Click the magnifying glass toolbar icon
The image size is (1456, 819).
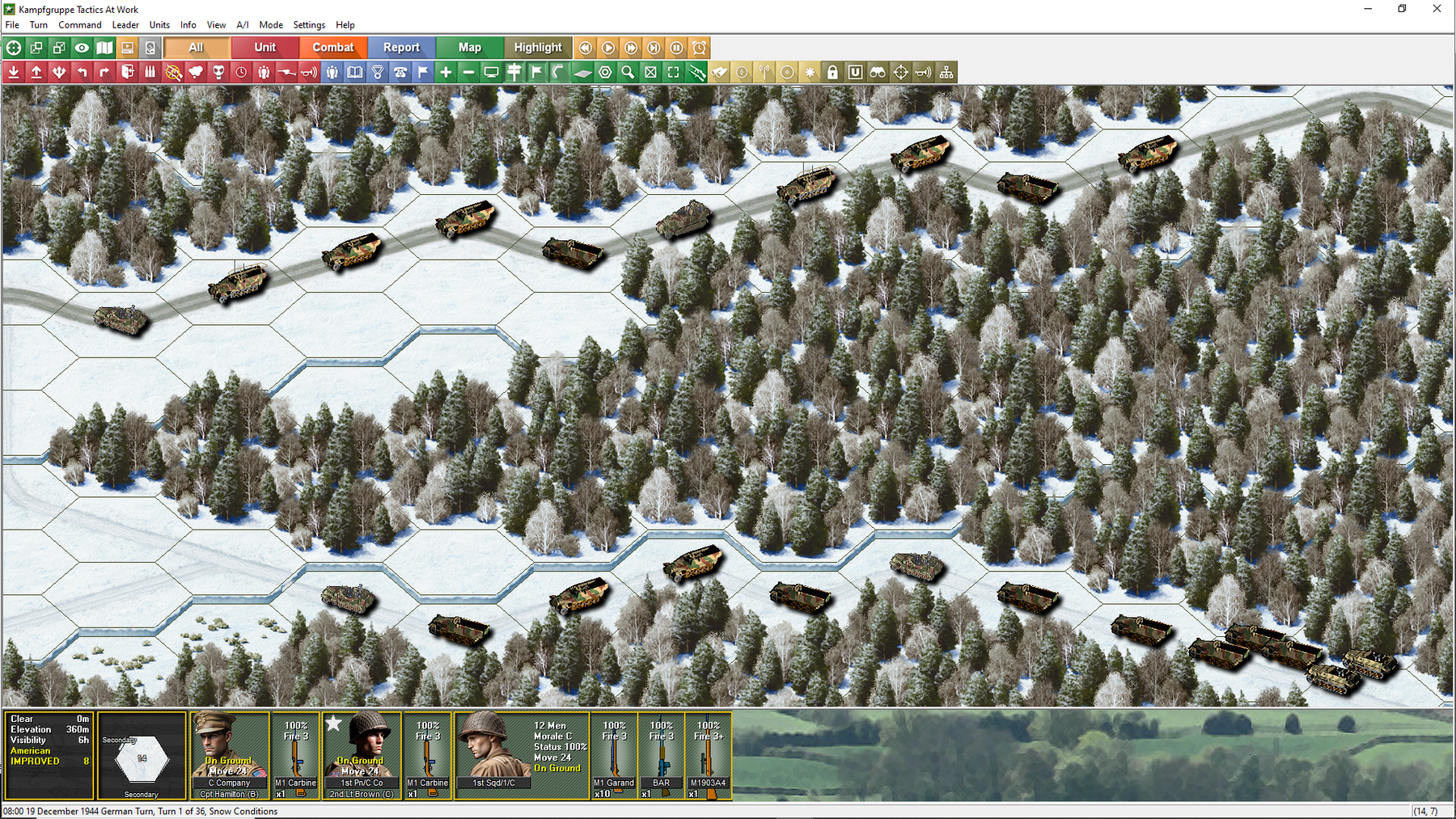click(628, 73)
